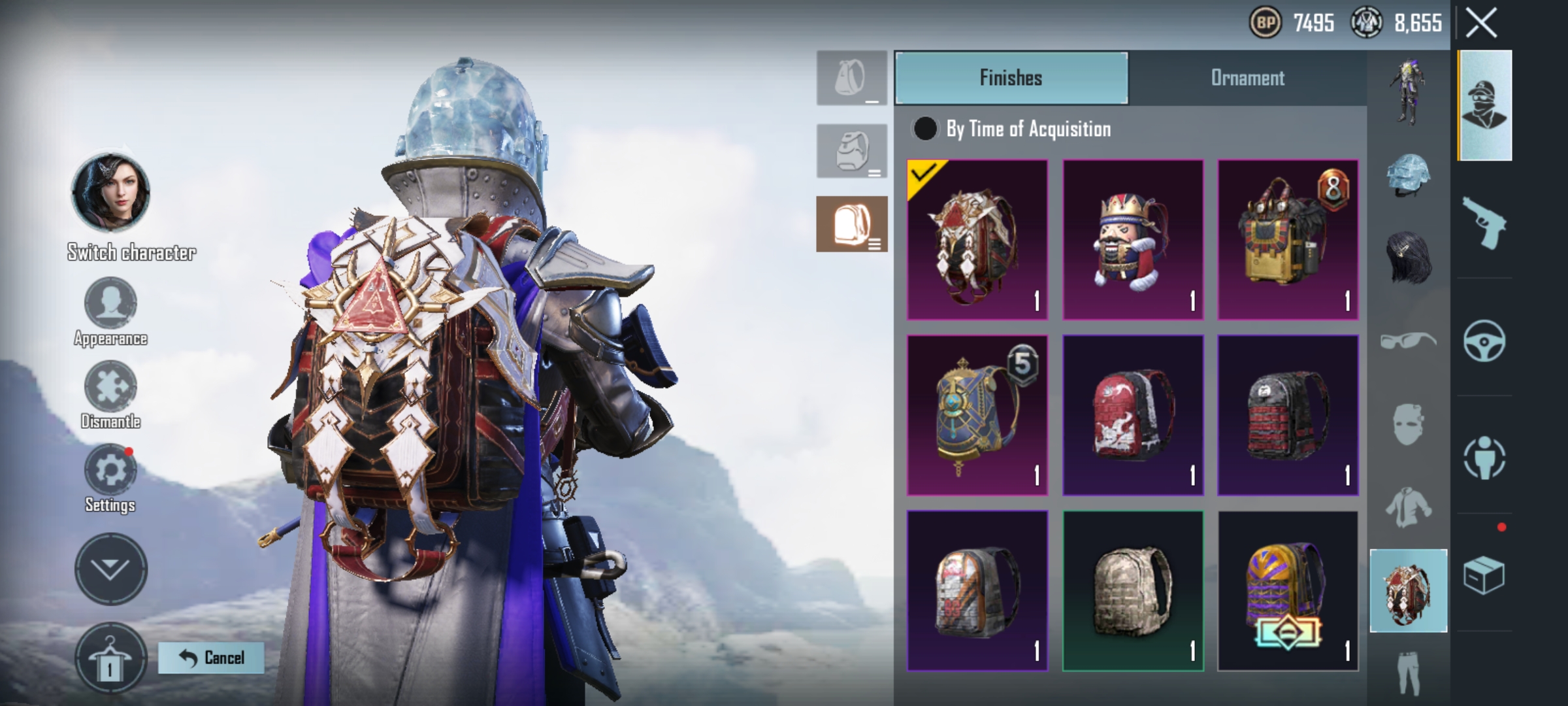Select the ice helmet slot
The height and width of the screenshot is (706, 1568).
1409,176
